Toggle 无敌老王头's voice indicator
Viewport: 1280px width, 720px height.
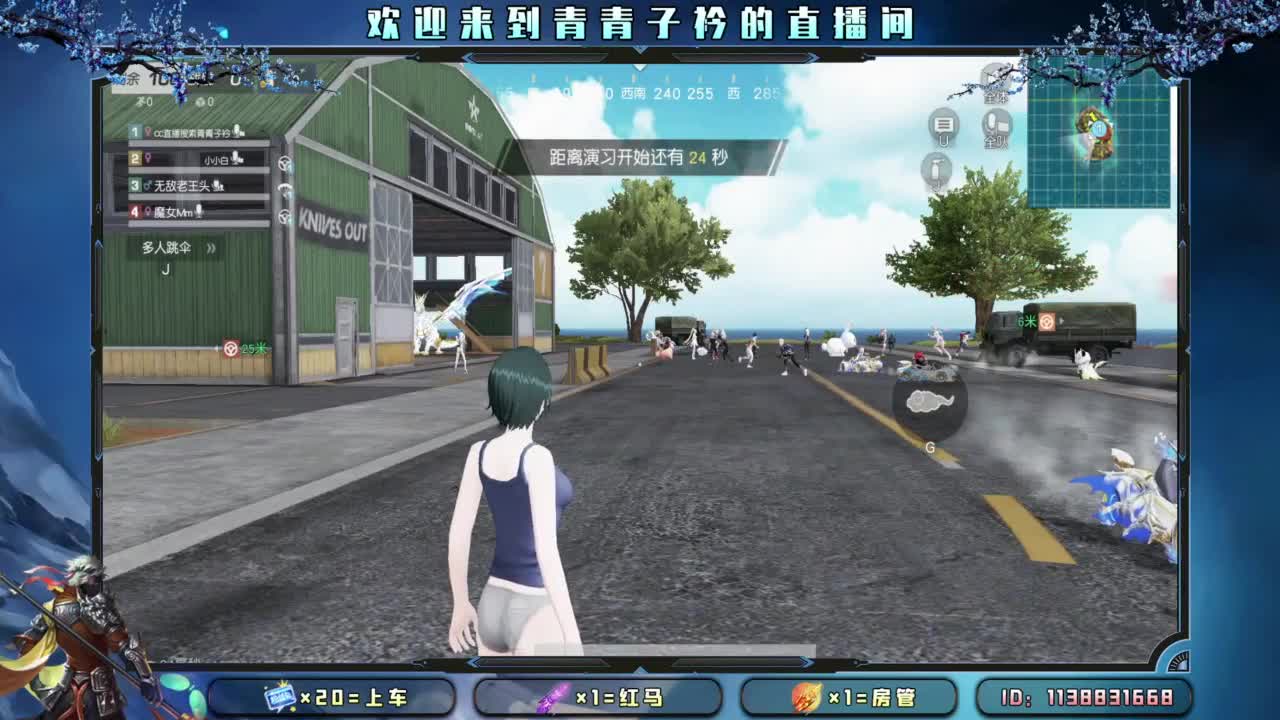[x=217, y=186]
